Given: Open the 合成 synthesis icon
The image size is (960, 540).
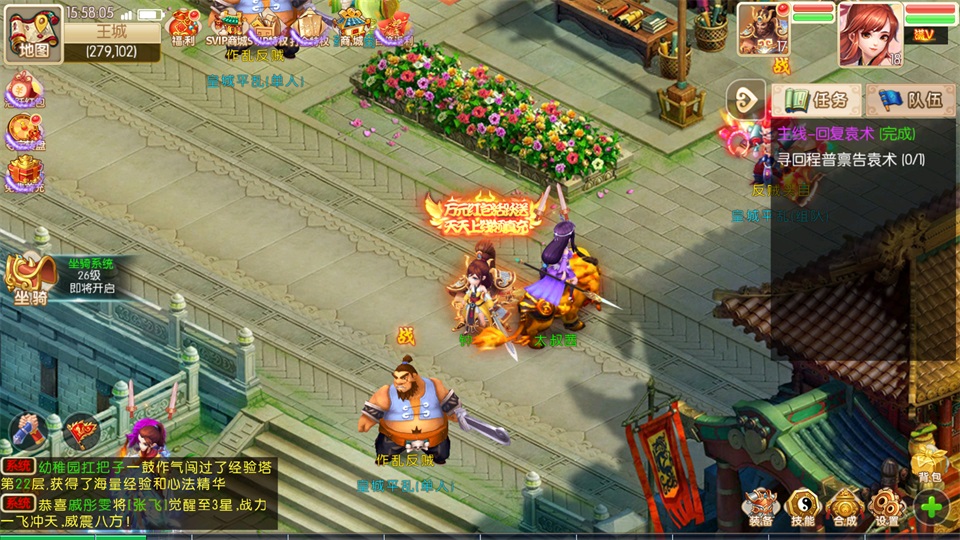Looking at the screenshot, I should [x=845, y=506].
